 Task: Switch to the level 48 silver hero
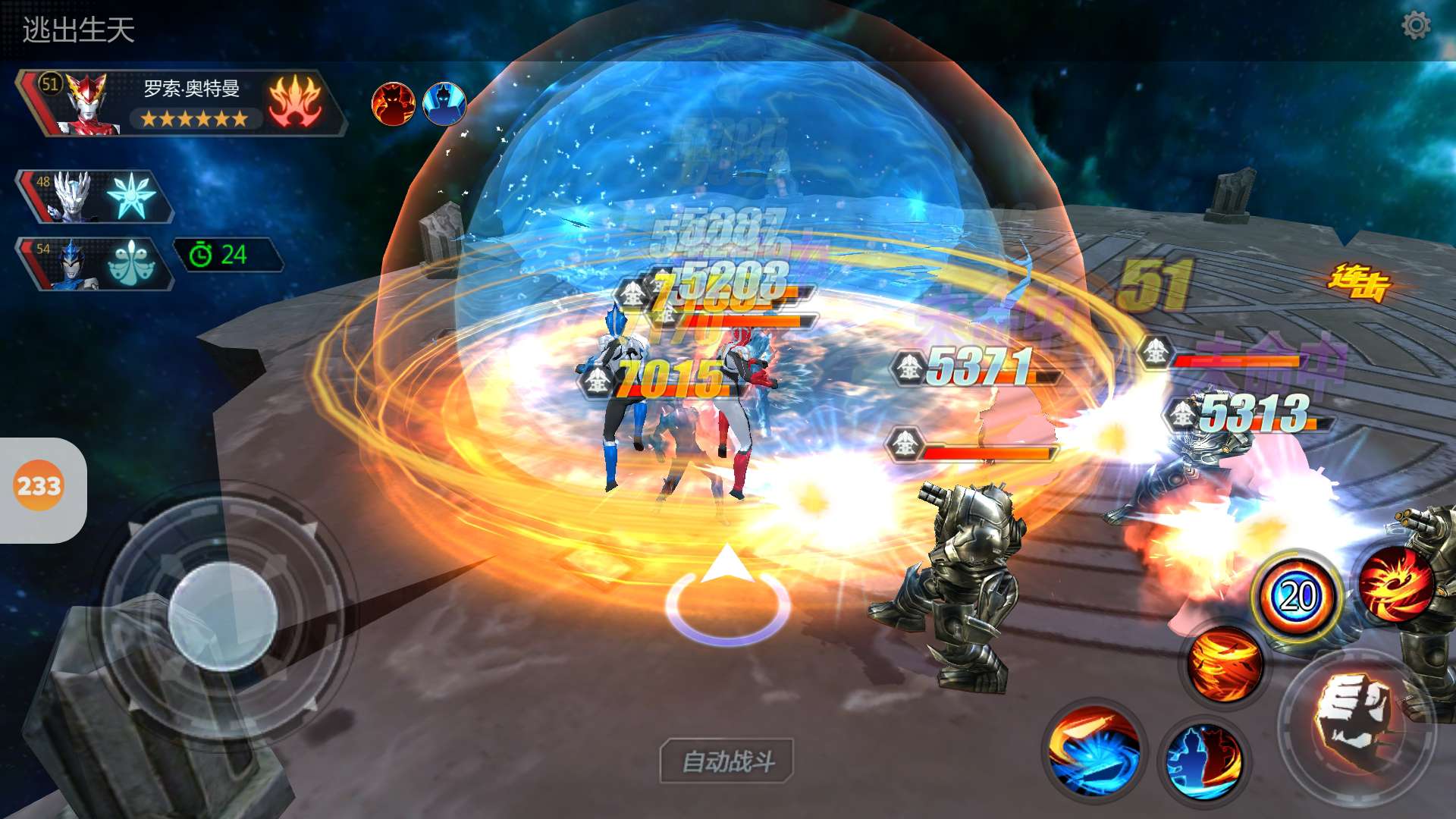click(x=94, y=196)
